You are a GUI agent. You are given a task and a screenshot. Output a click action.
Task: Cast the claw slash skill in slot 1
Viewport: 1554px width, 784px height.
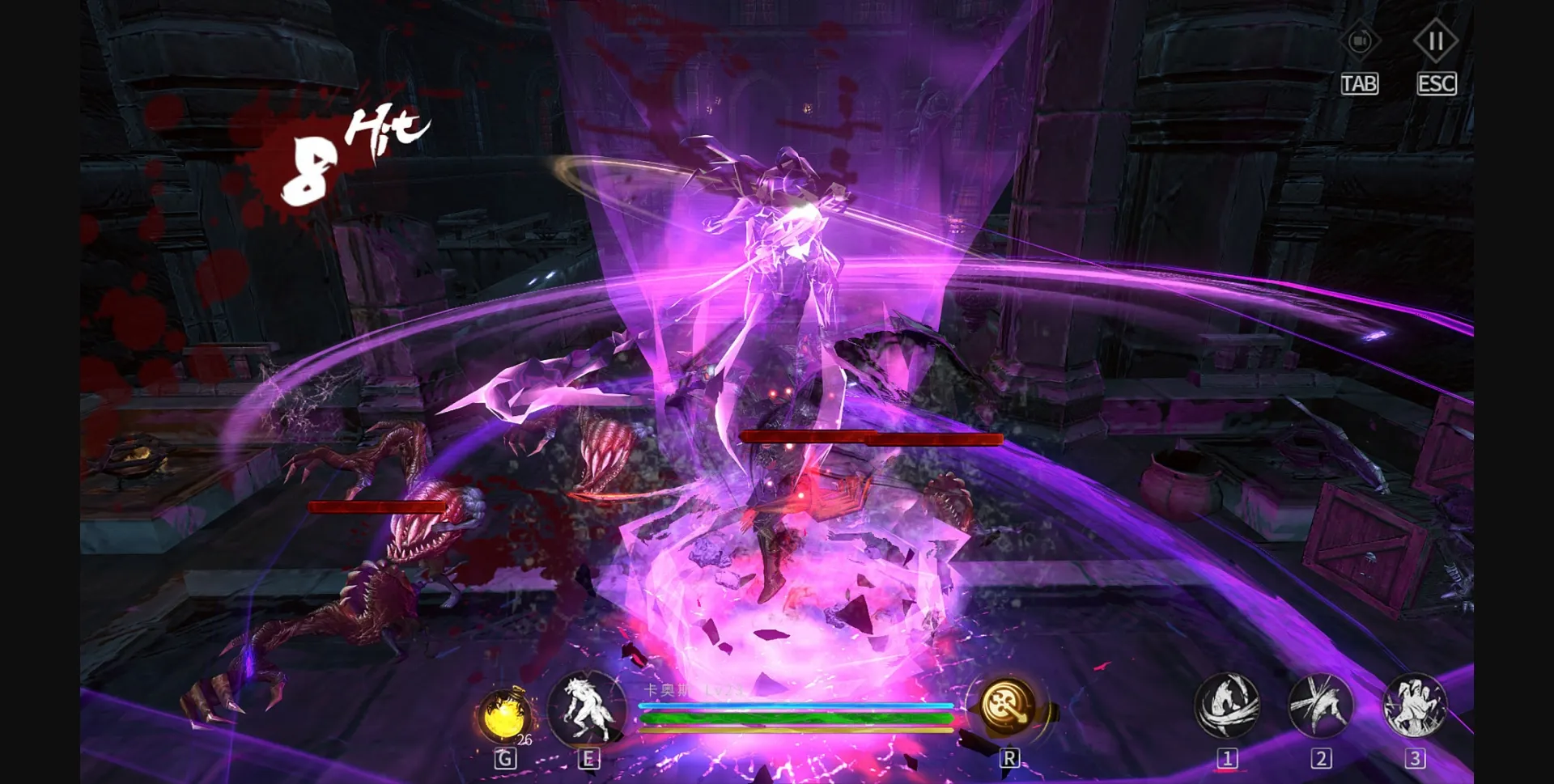coord(1227,706)
